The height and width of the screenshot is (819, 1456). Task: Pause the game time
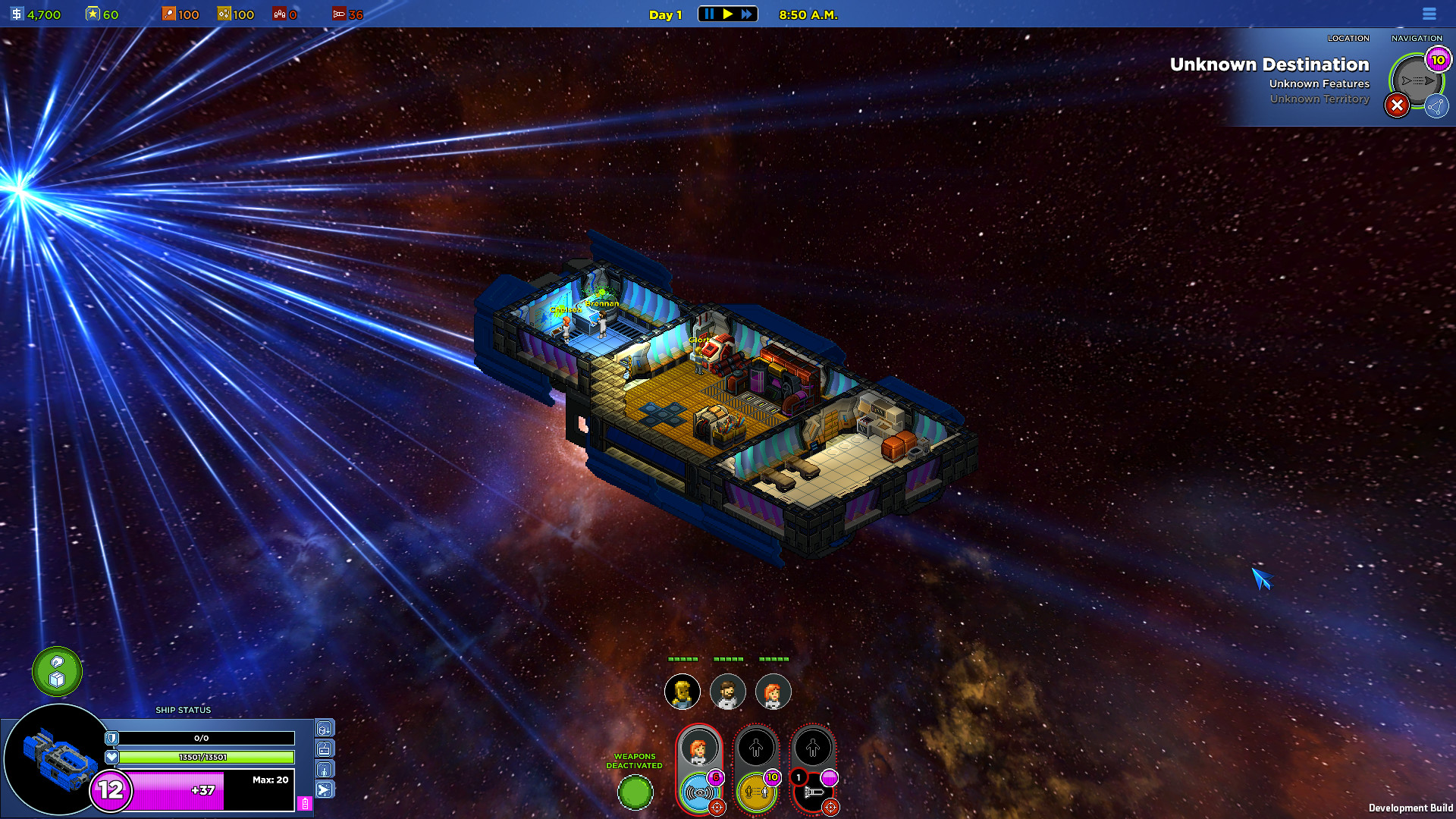tap(709, 14)
